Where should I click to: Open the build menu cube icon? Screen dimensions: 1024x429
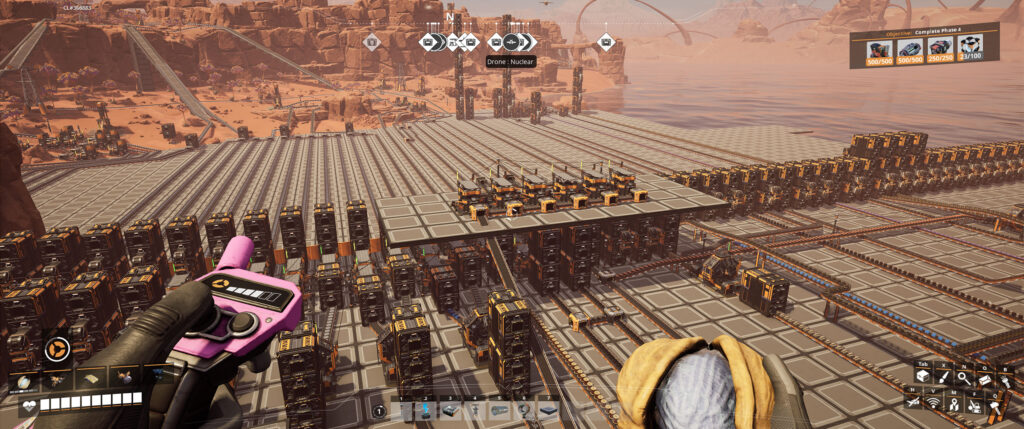[x=922, y=377]
